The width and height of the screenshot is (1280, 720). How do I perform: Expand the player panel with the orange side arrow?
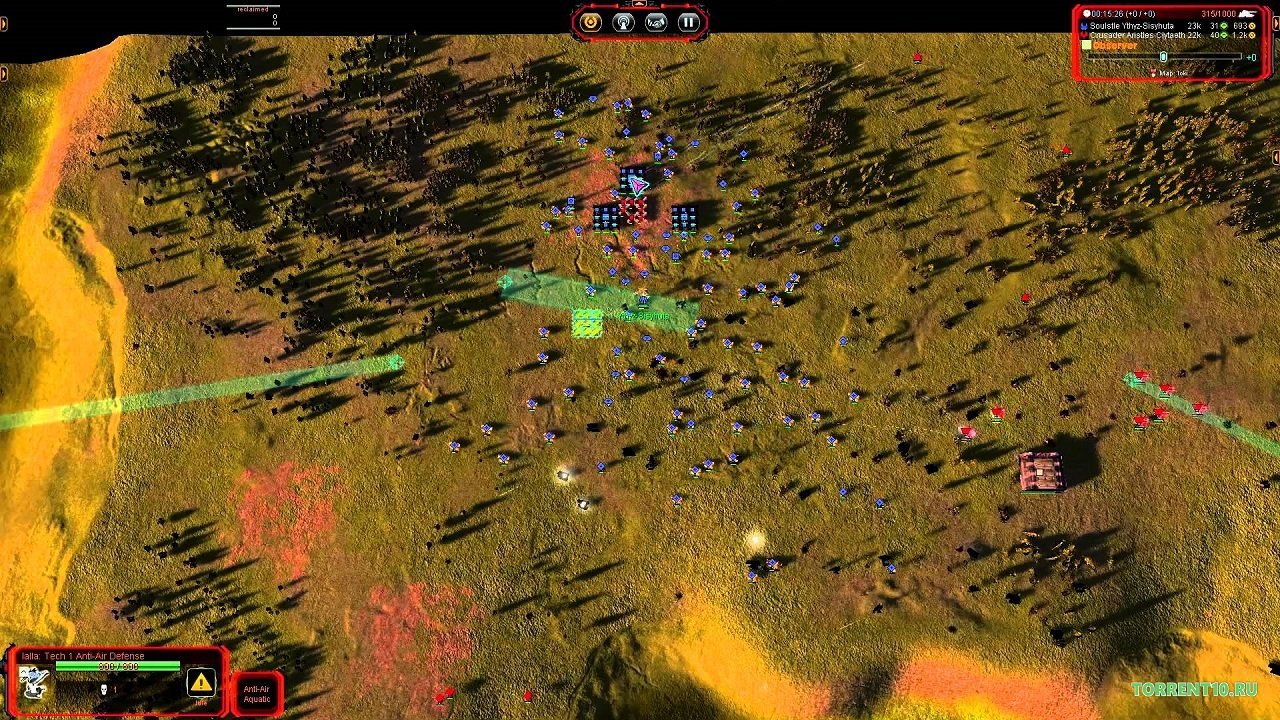[1276, 24]
